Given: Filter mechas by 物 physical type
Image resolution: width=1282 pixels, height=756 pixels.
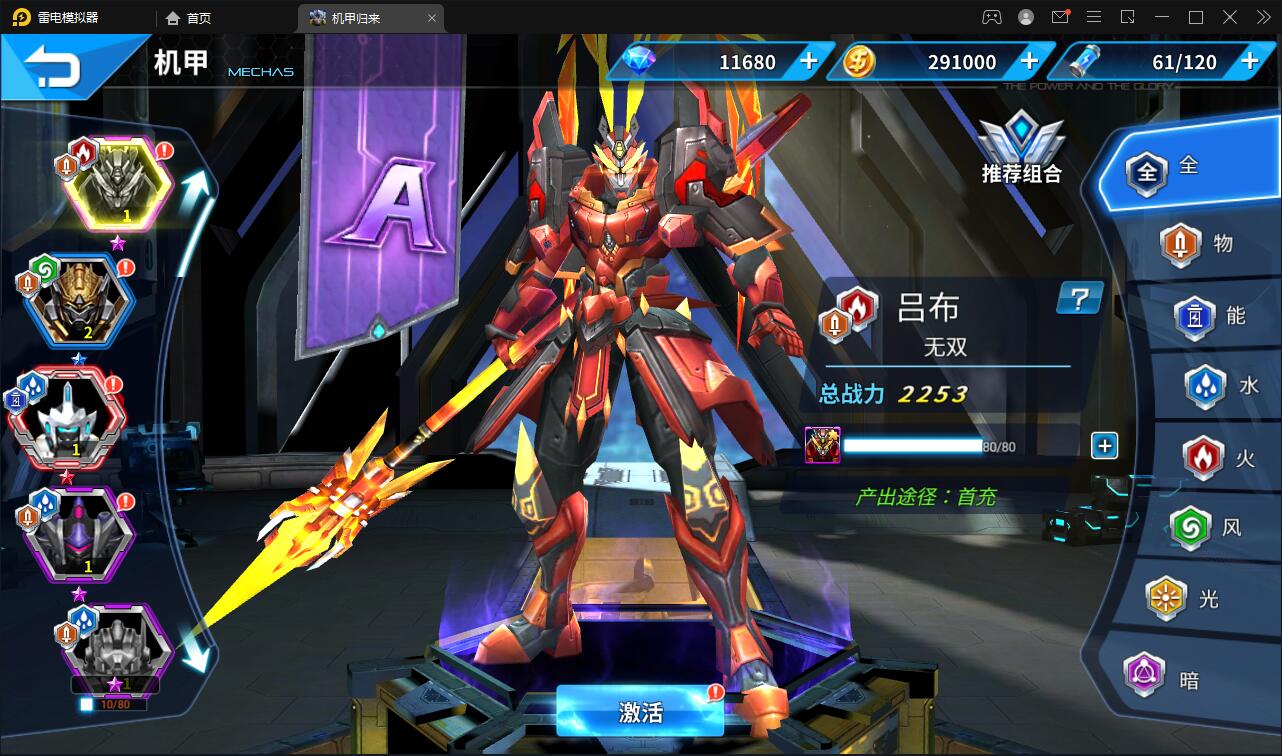Looking at the screenshot, I should [1200, 244].
